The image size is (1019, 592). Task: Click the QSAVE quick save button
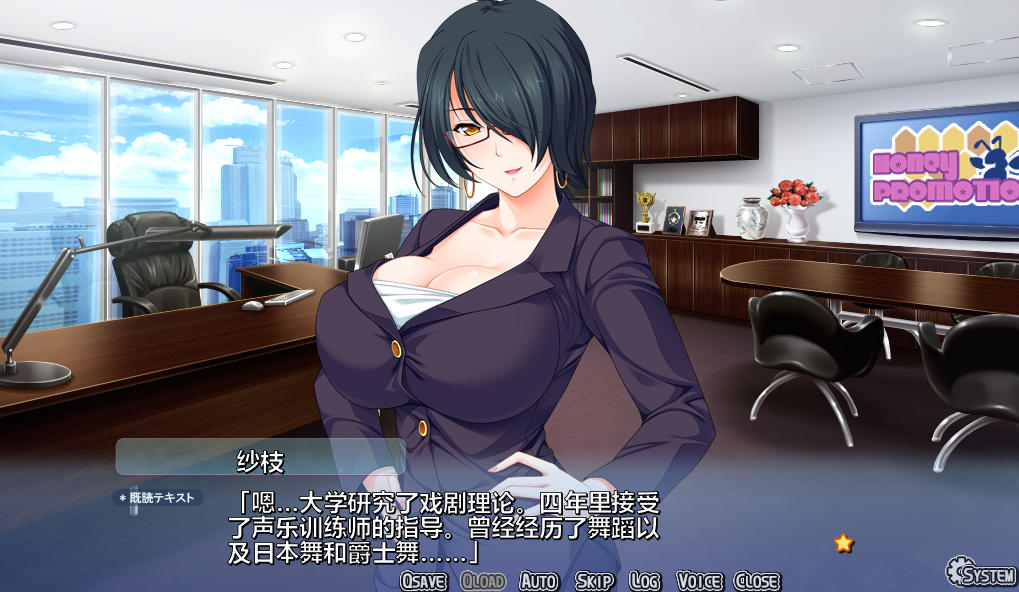pyautogui.click(x=423, y=581)
